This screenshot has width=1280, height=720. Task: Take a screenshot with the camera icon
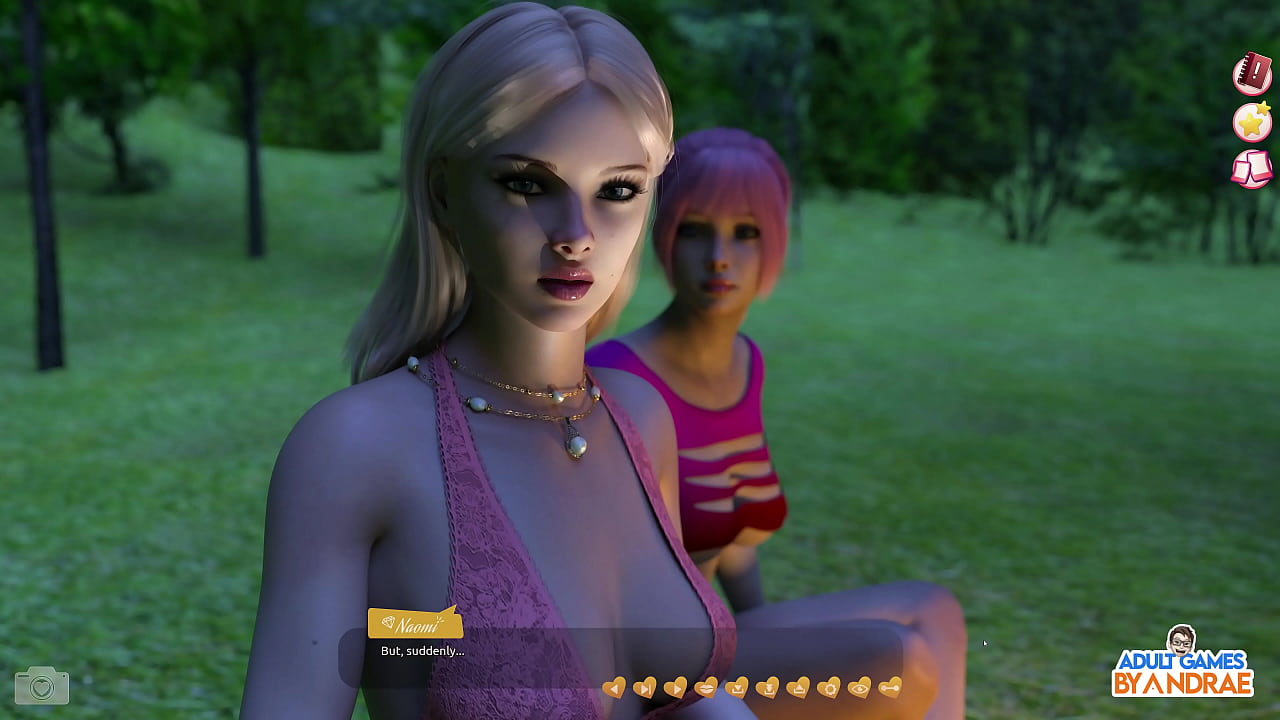(40, 687)
